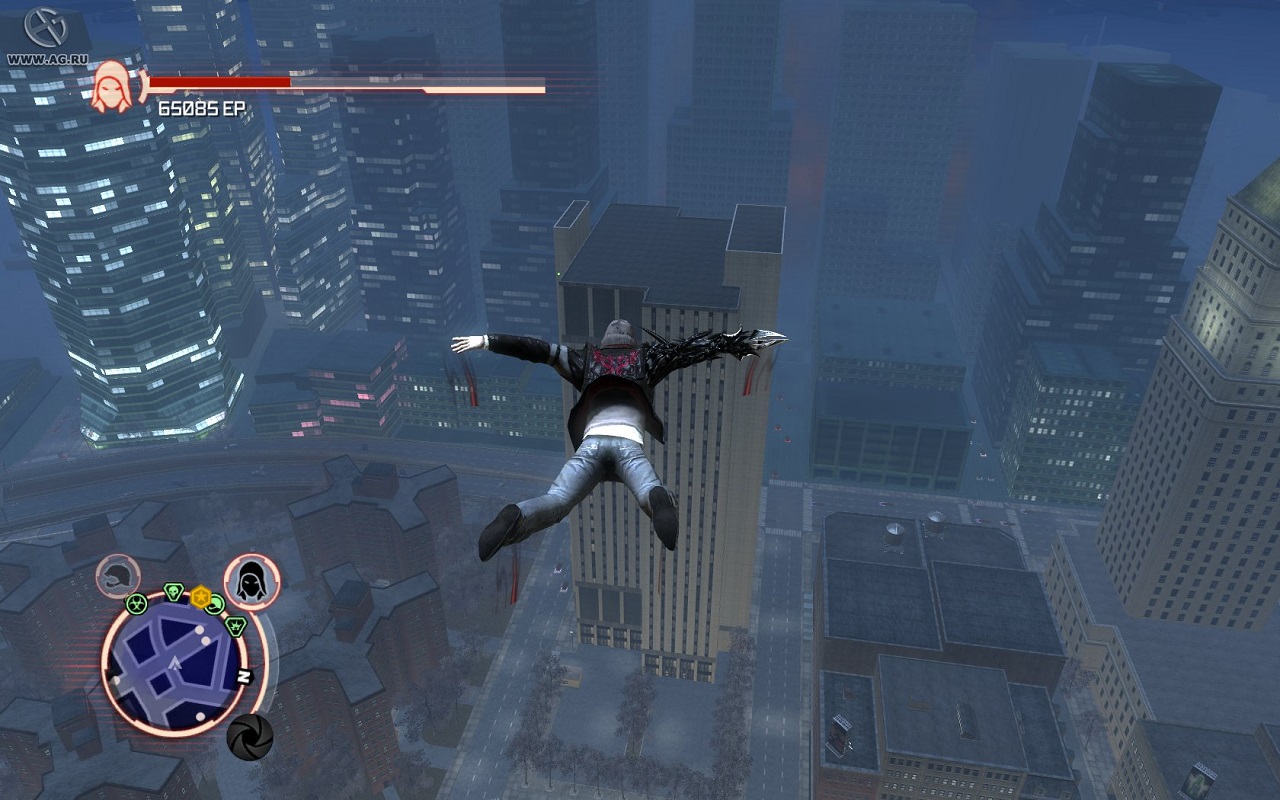
Task: Click the hooded player portrait by health bar
Action: [110, 85]
